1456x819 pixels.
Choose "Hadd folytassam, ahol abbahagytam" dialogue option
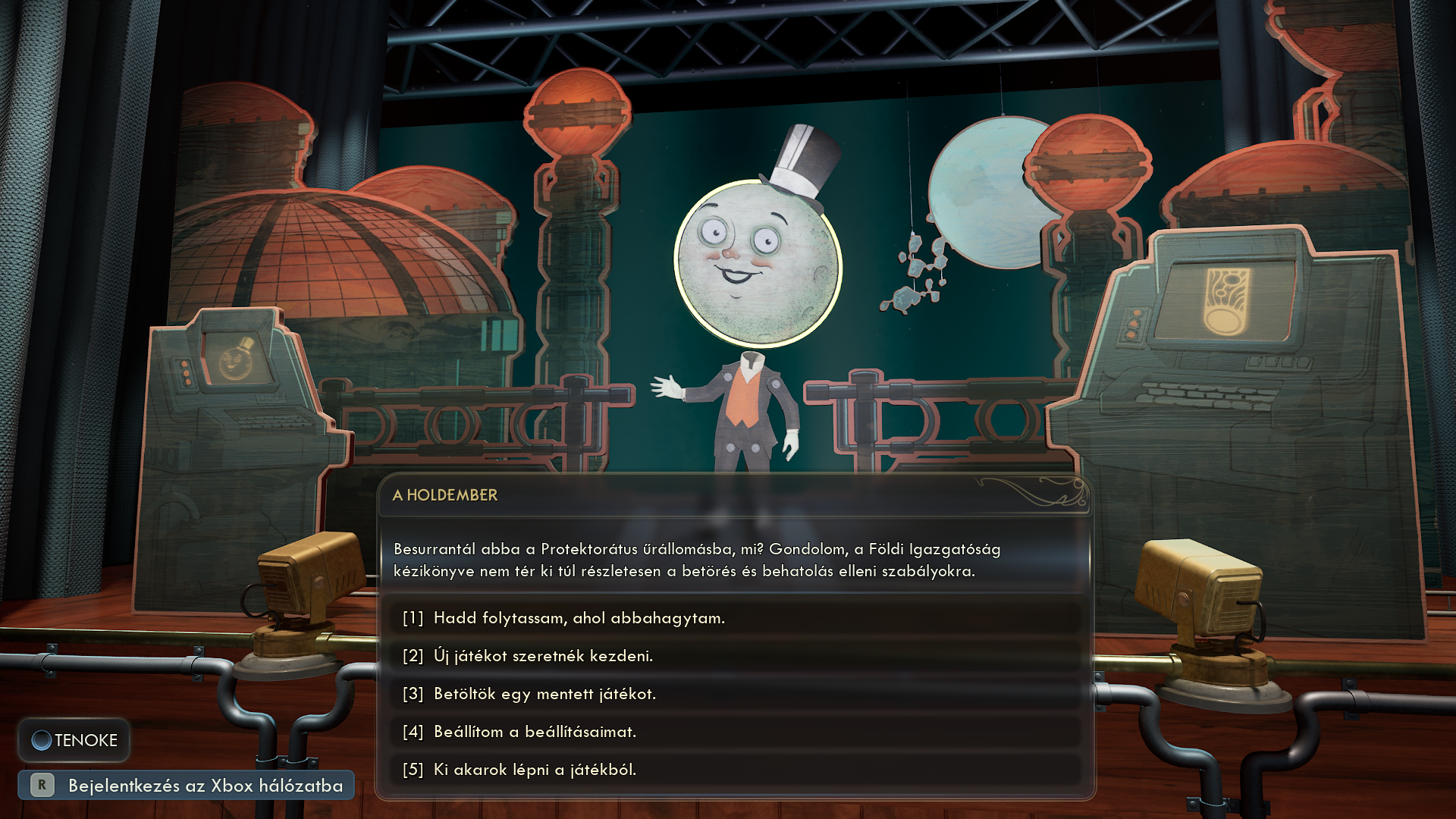(579, 618)
